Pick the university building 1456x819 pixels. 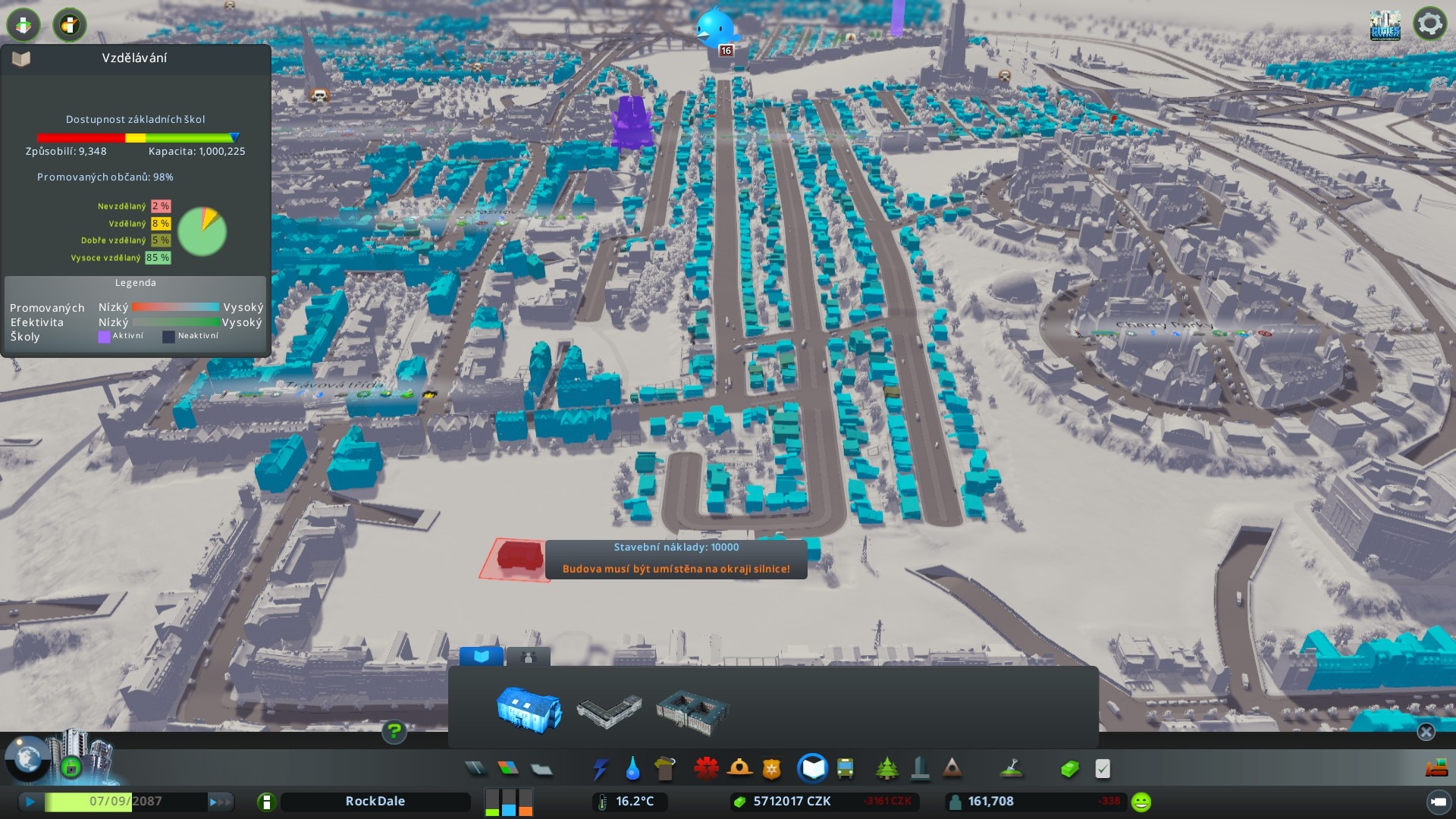[x=692, y=711]
